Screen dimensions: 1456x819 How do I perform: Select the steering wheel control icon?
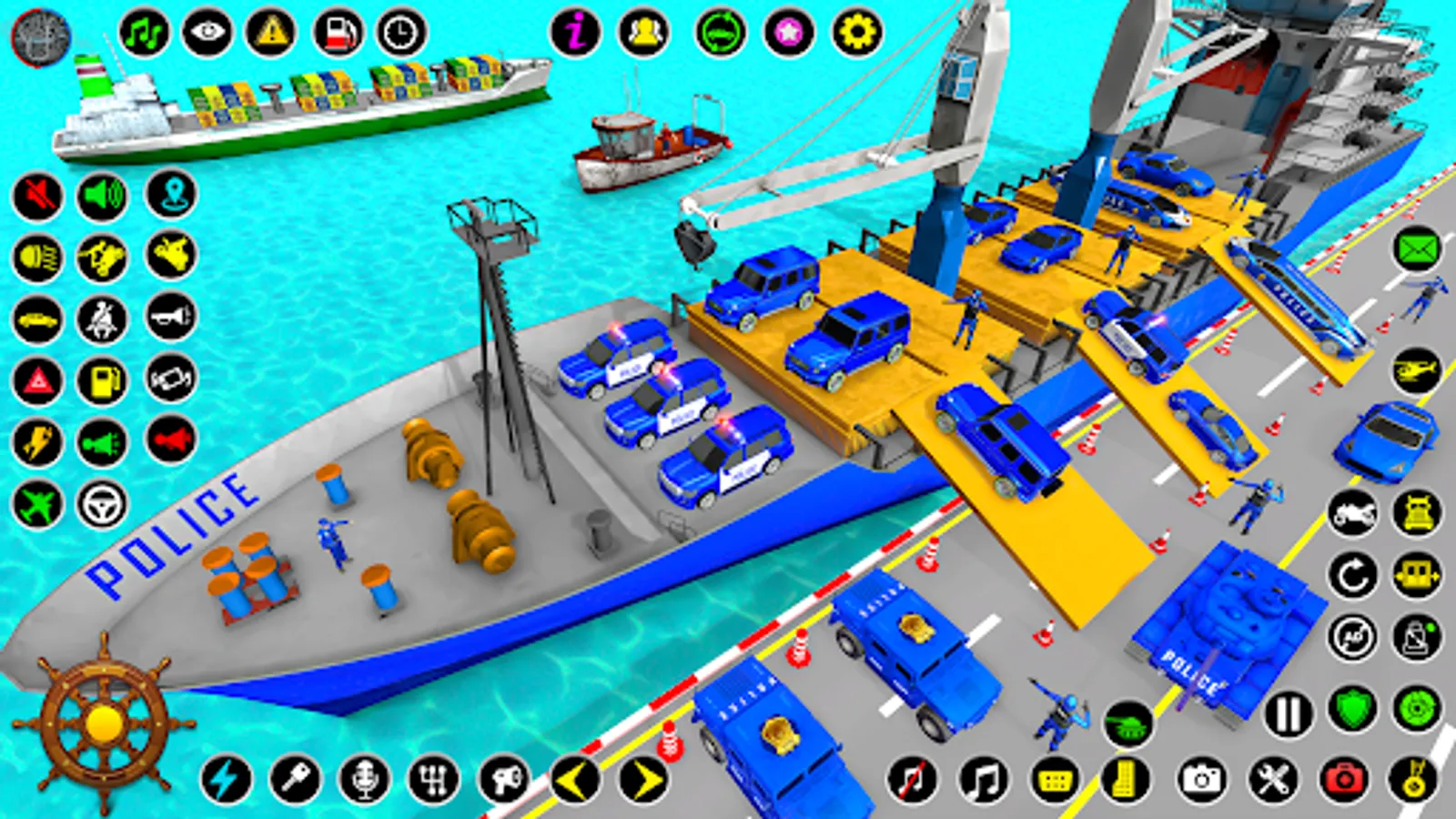(x=103, y=503)
